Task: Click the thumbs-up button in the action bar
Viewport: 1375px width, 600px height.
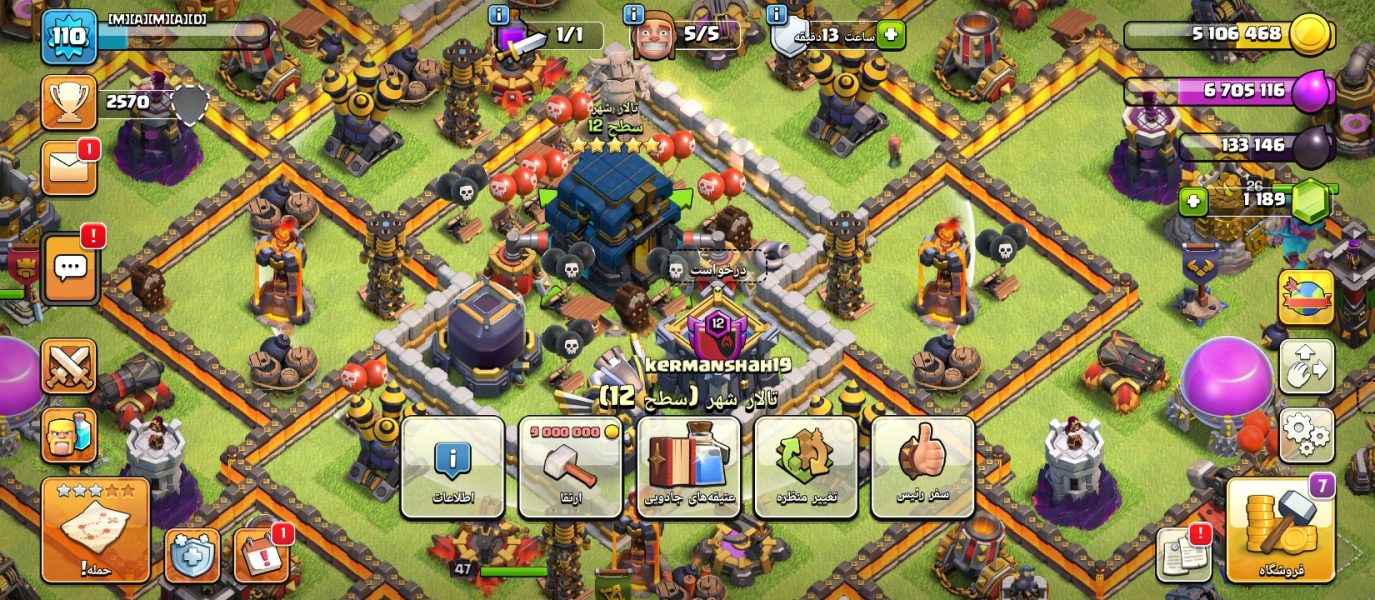Action: [x=922, y=467]
